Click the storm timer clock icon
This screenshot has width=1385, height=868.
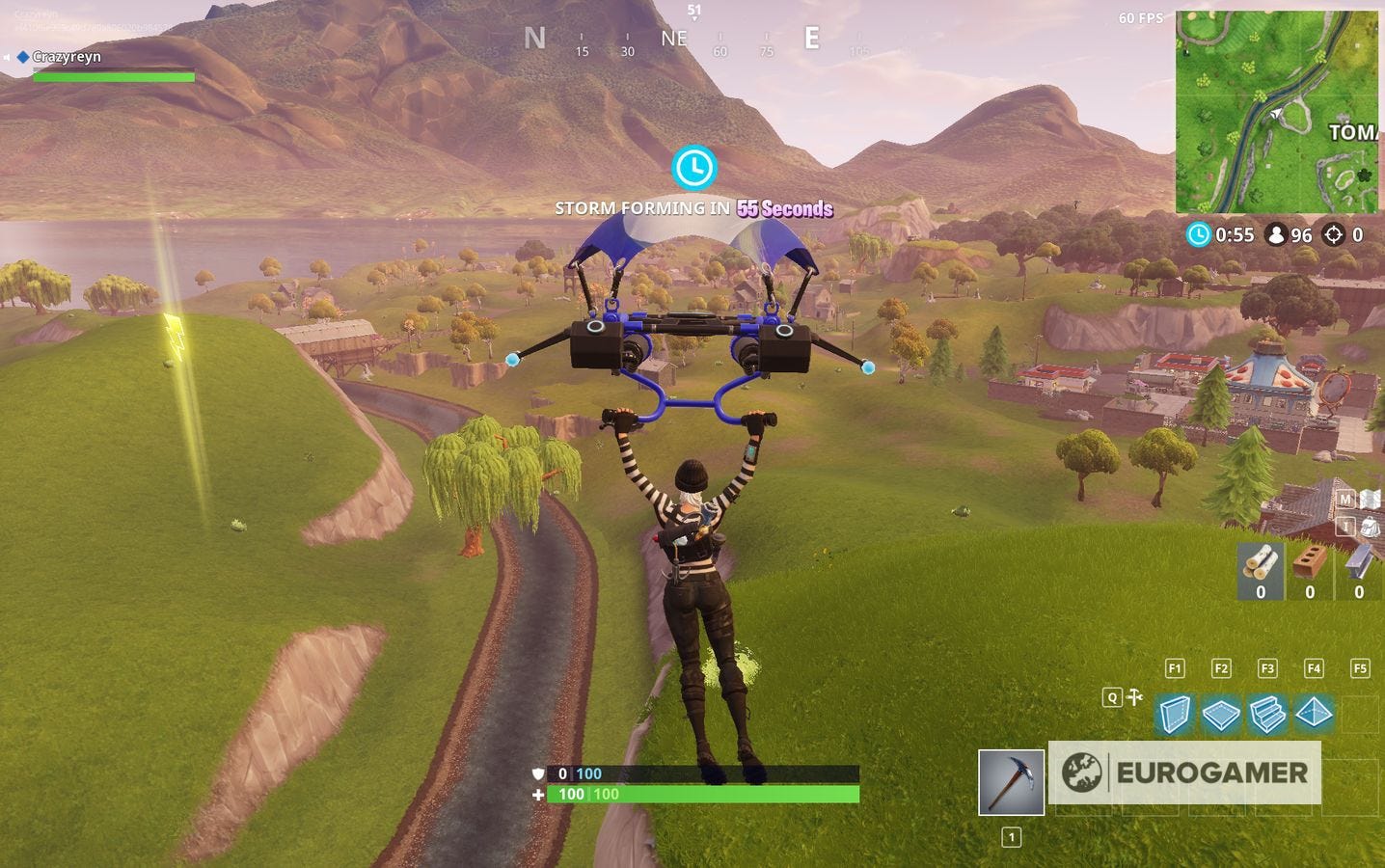(1199, 234)
